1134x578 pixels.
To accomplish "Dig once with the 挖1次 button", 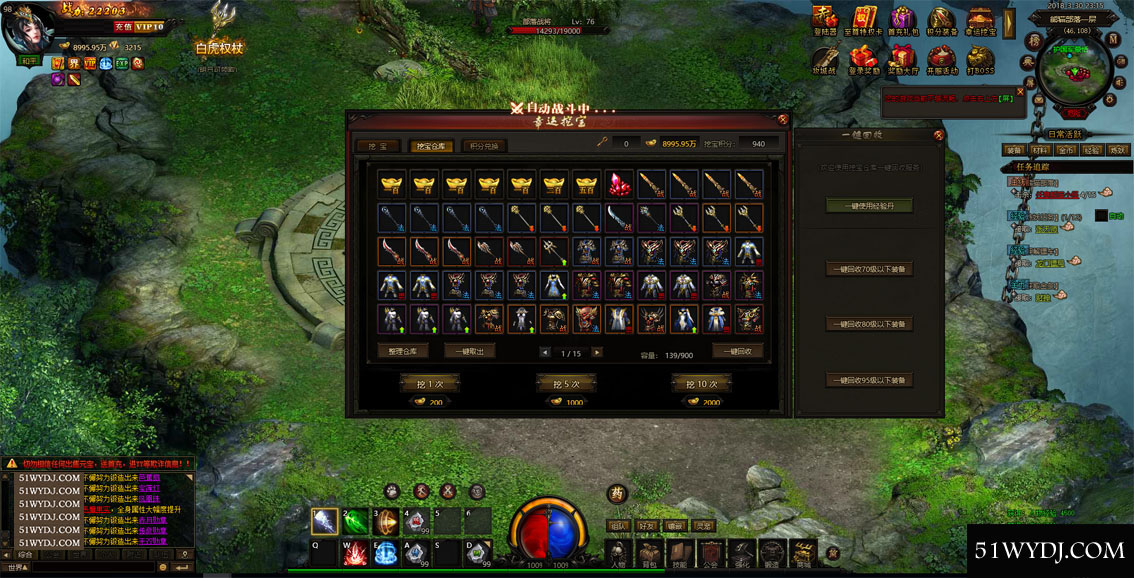I will [428, 383].
